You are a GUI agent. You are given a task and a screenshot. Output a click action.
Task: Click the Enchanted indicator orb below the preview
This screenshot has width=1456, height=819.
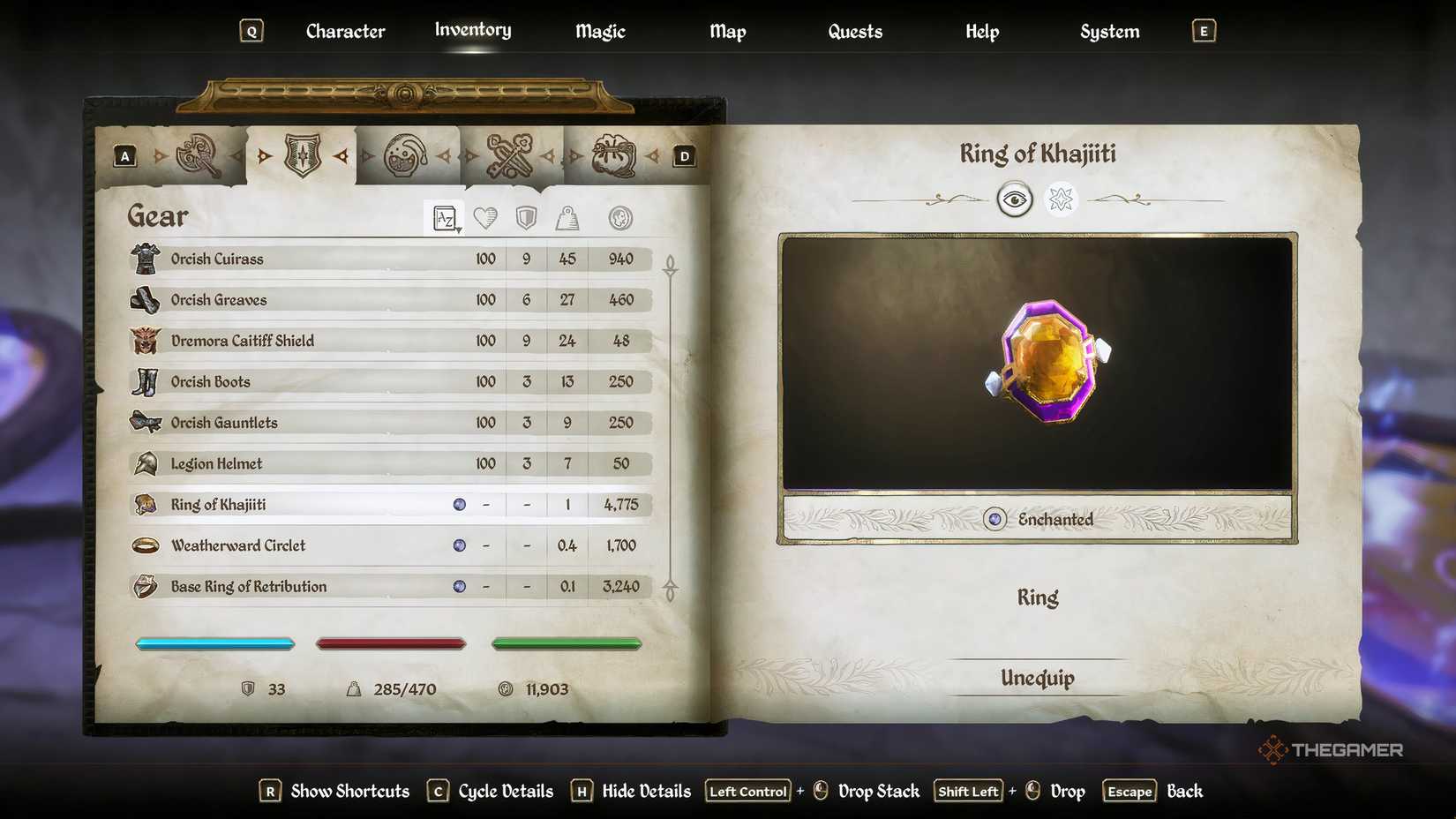[994, 520]
